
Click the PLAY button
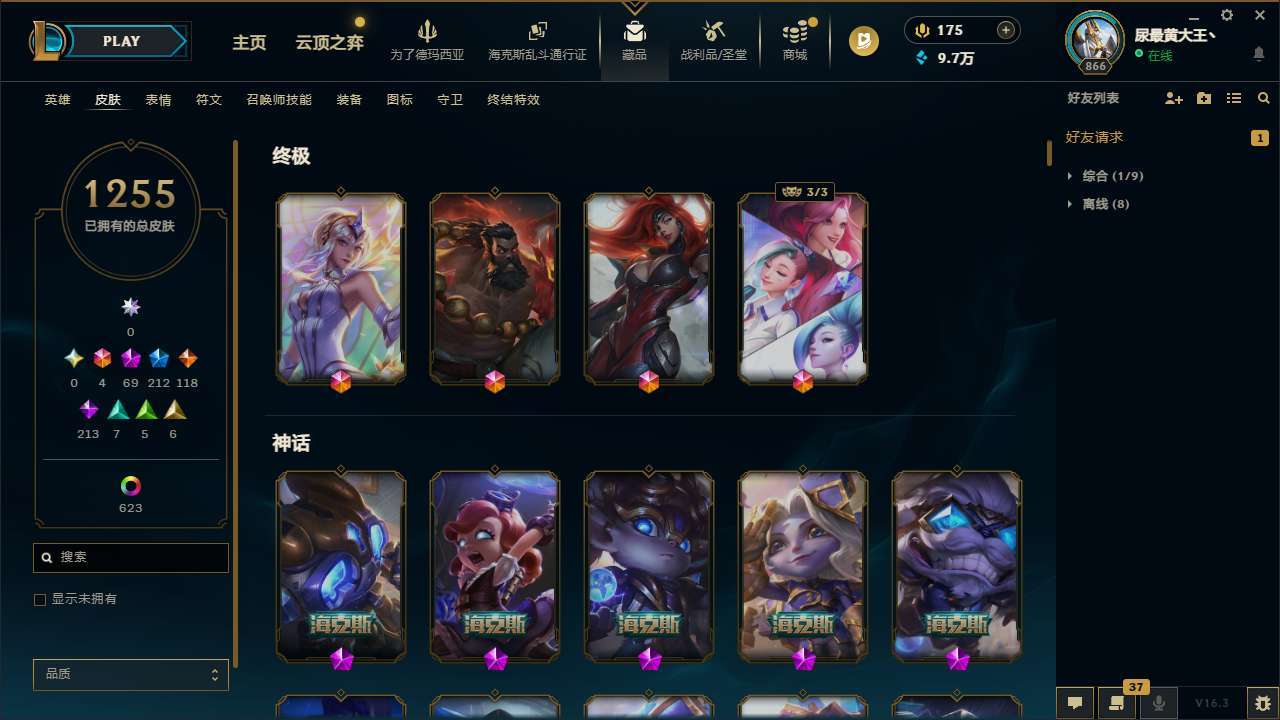121,41
